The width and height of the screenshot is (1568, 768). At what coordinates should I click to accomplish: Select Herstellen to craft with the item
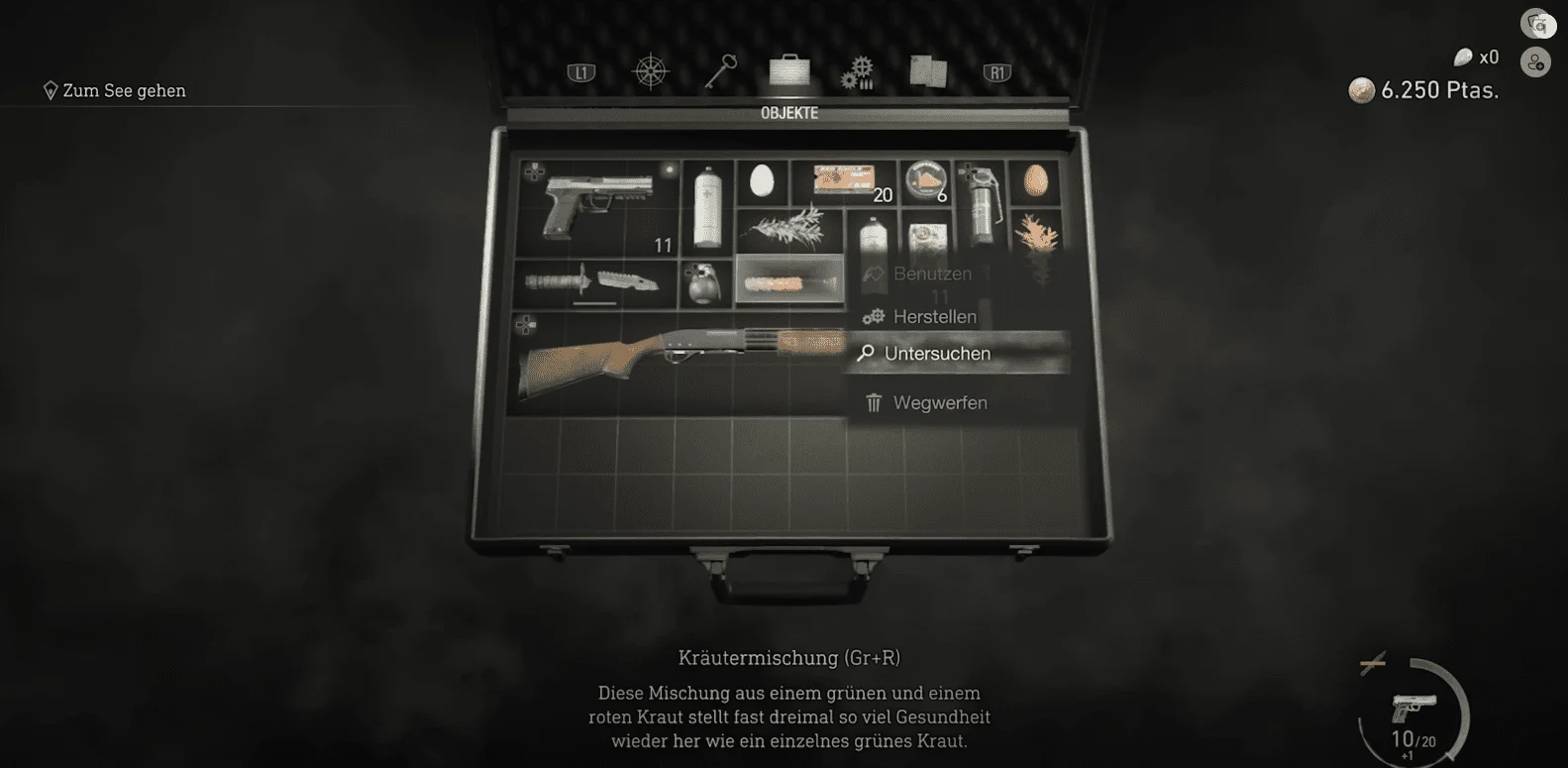click(x=934, y=317)
